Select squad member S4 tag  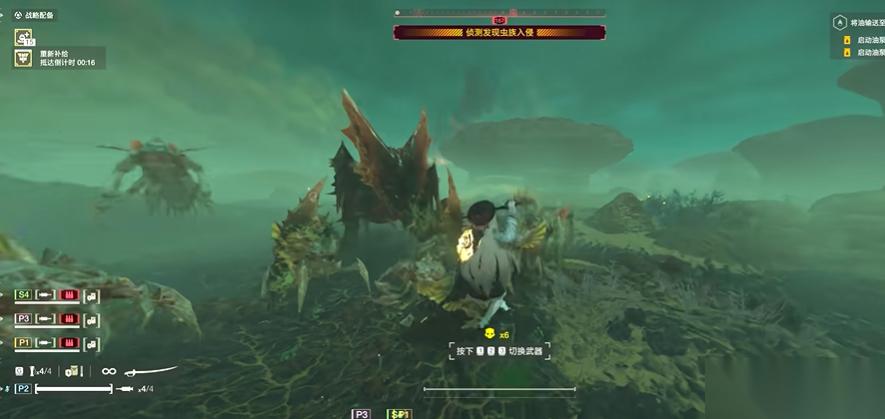tap(23, 295)
